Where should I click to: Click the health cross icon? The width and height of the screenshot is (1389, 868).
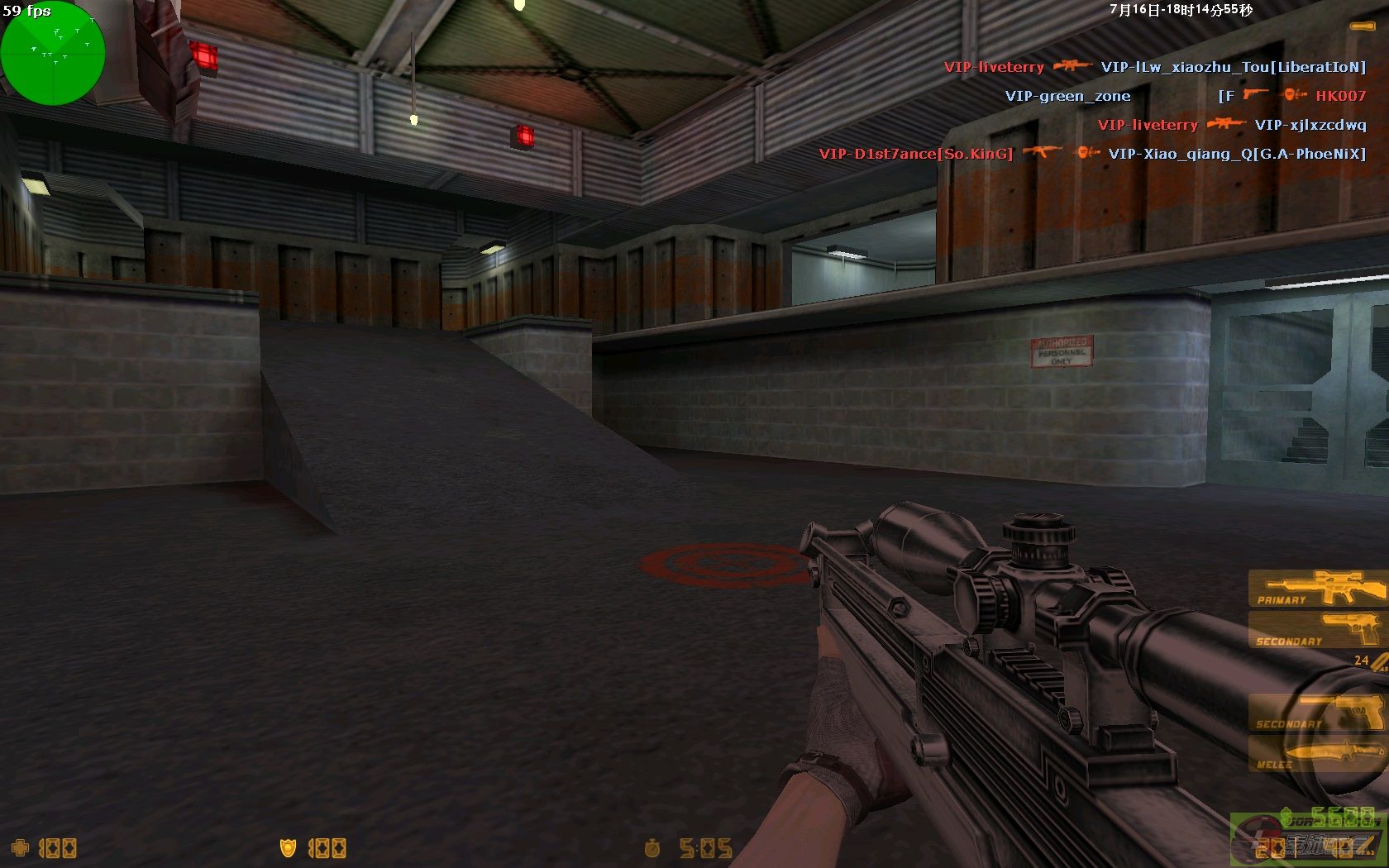(x=20, y=847)
